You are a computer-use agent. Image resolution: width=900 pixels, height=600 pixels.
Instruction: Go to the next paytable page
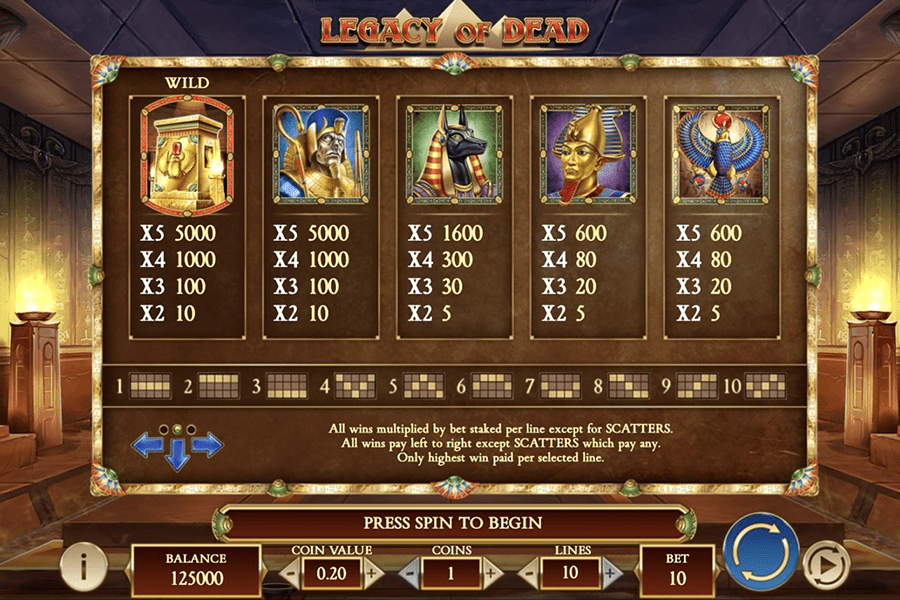click(209, 445)
